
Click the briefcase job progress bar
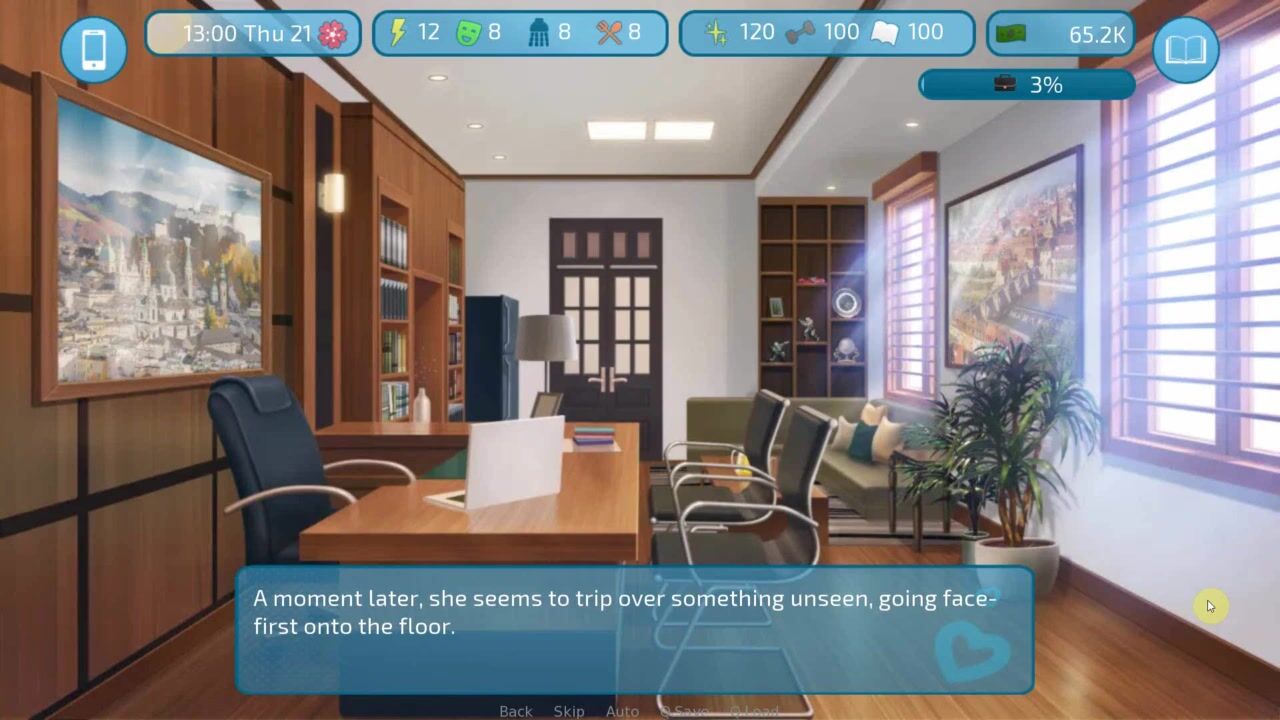click(x=1026, y=85)
